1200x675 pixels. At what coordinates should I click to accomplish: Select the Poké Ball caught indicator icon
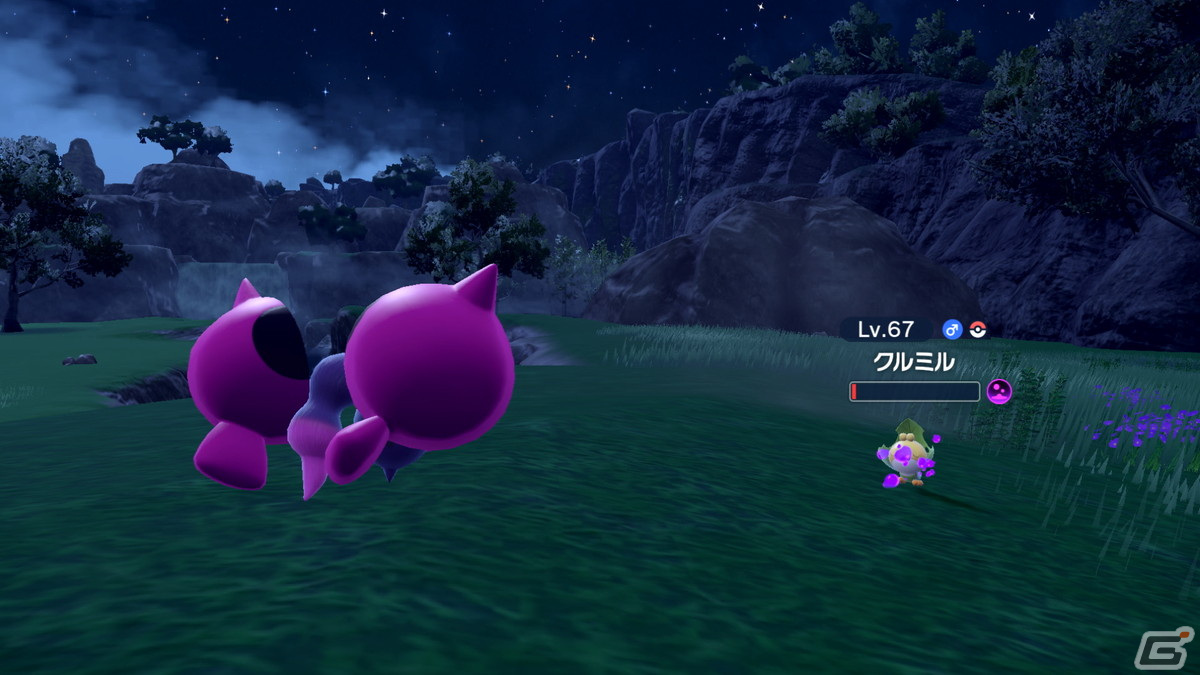click(x=978, y=330)
